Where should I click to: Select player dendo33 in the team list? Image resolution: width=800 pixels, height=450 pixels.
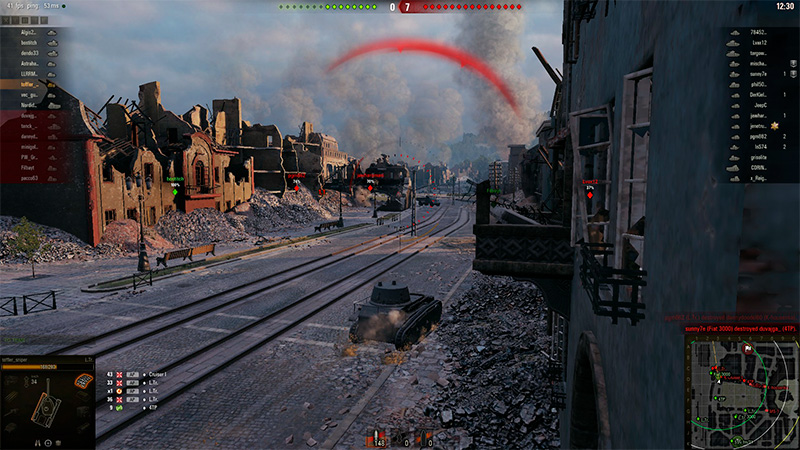27,53
